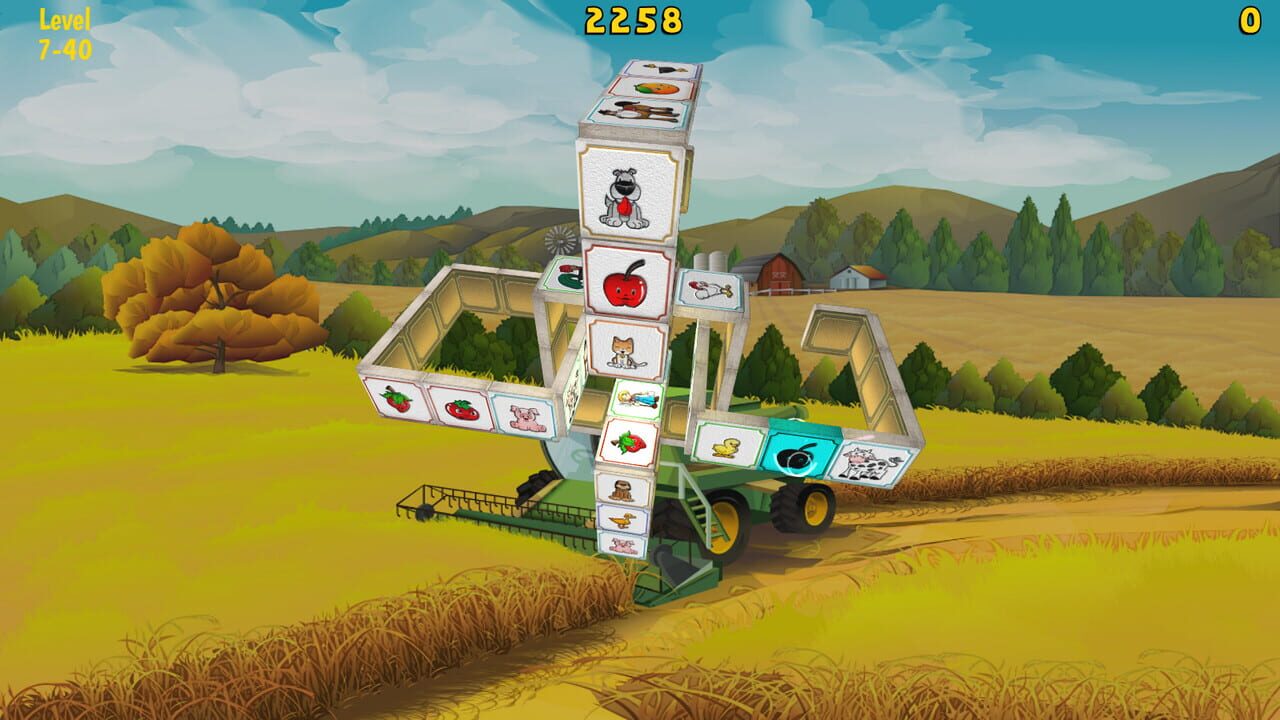Viewport: 1280px width, 720px height.
Task: Click the small pig tile at the column's bottom
Action: point(624,546)
